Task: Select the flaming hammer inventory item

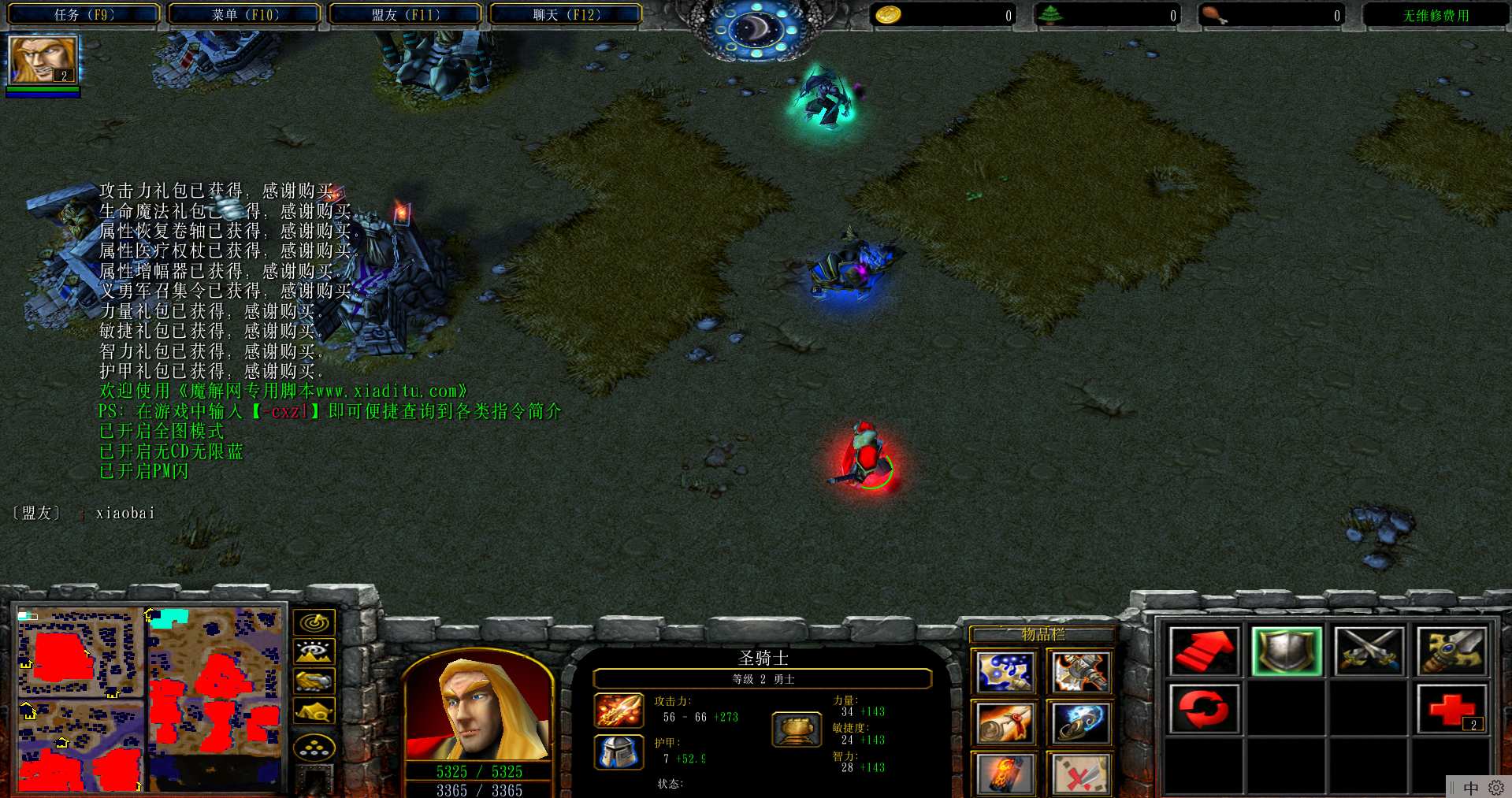Action: pos(1079,672)
